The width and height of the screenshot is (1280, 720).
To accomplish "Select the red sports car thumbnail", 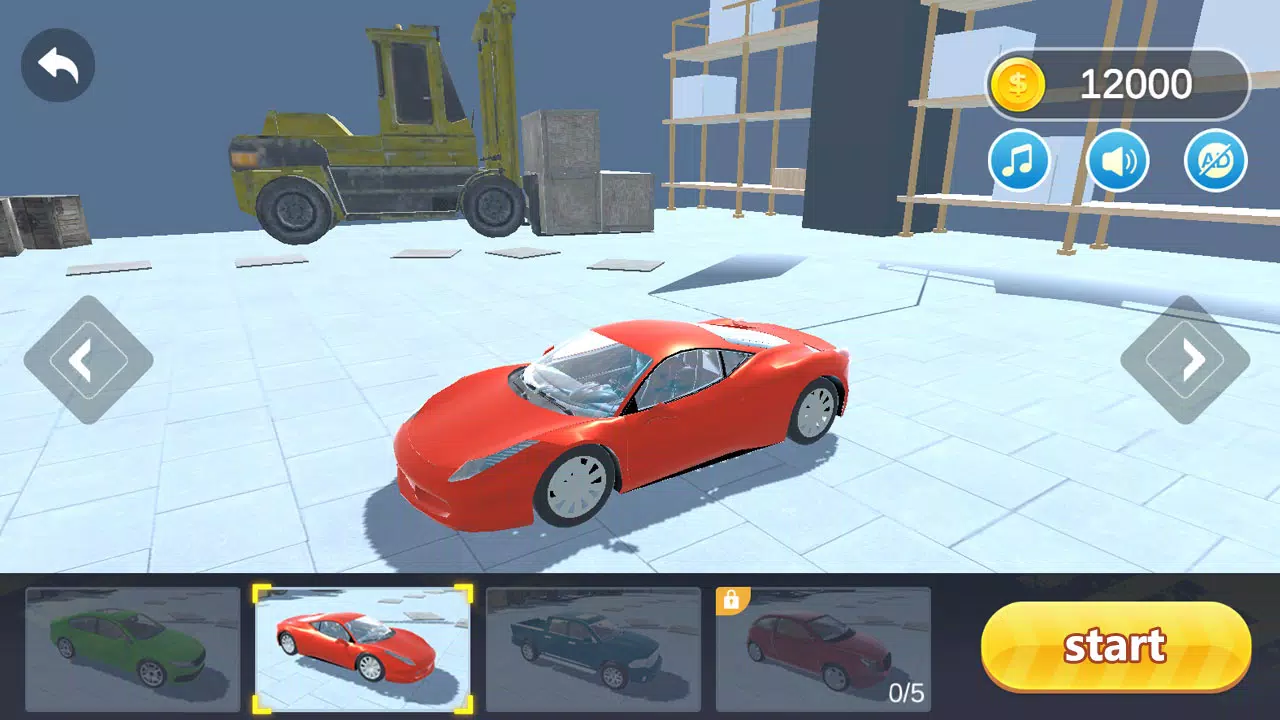I will [x=362, y=650].
